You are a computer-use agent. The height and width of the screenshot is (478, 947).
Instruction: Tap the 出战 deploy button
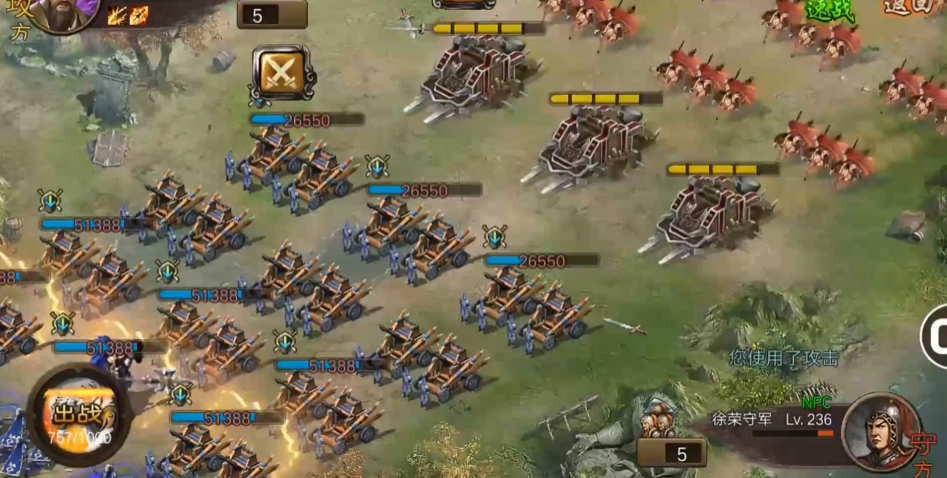tap(75, 413)
